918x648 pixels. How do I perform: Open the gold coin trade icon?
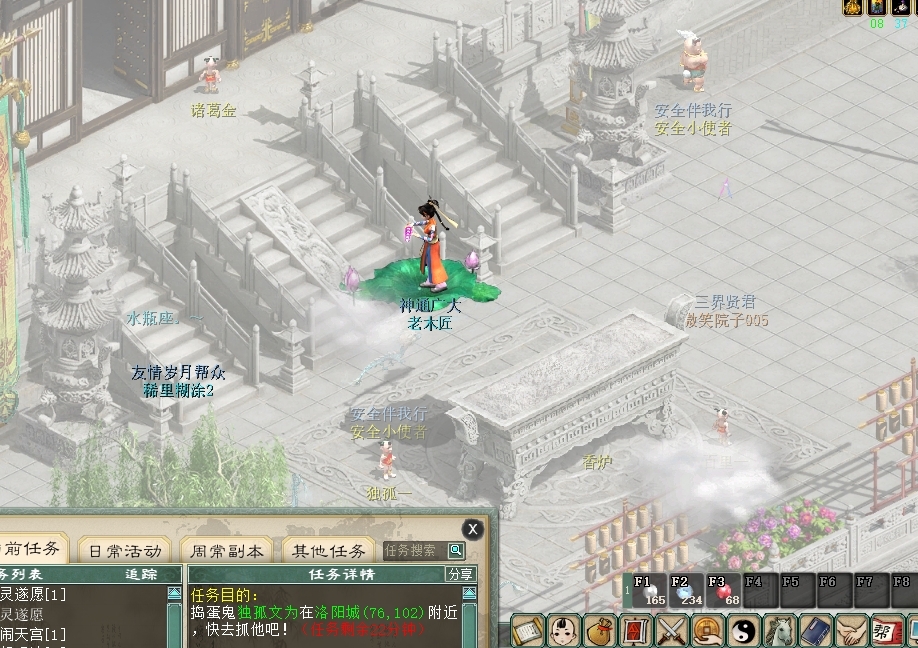point(708,631)
